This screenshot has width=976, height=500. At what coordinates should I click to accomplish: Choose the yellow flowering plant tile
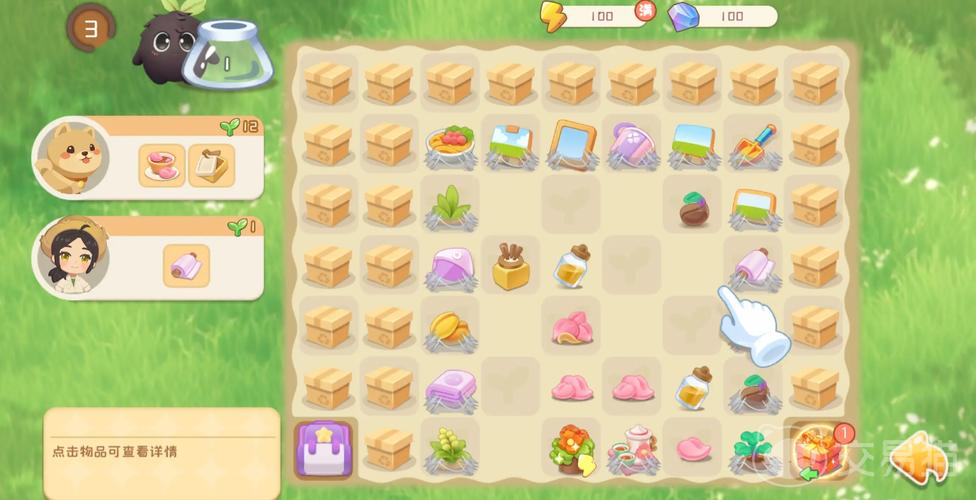449,446
